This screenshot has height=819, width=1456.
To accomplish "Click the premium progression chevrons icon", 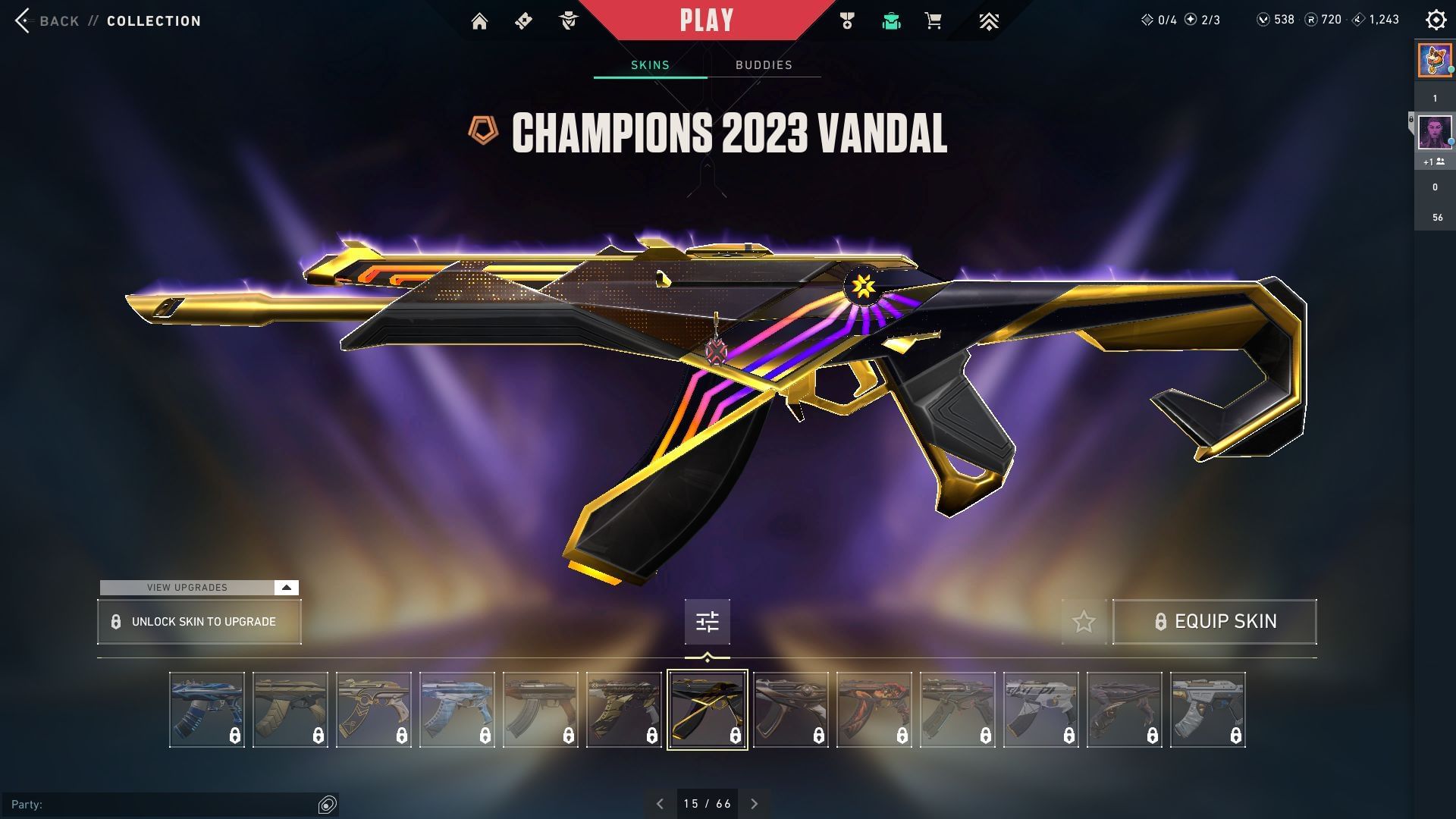I will pos(990,20).
